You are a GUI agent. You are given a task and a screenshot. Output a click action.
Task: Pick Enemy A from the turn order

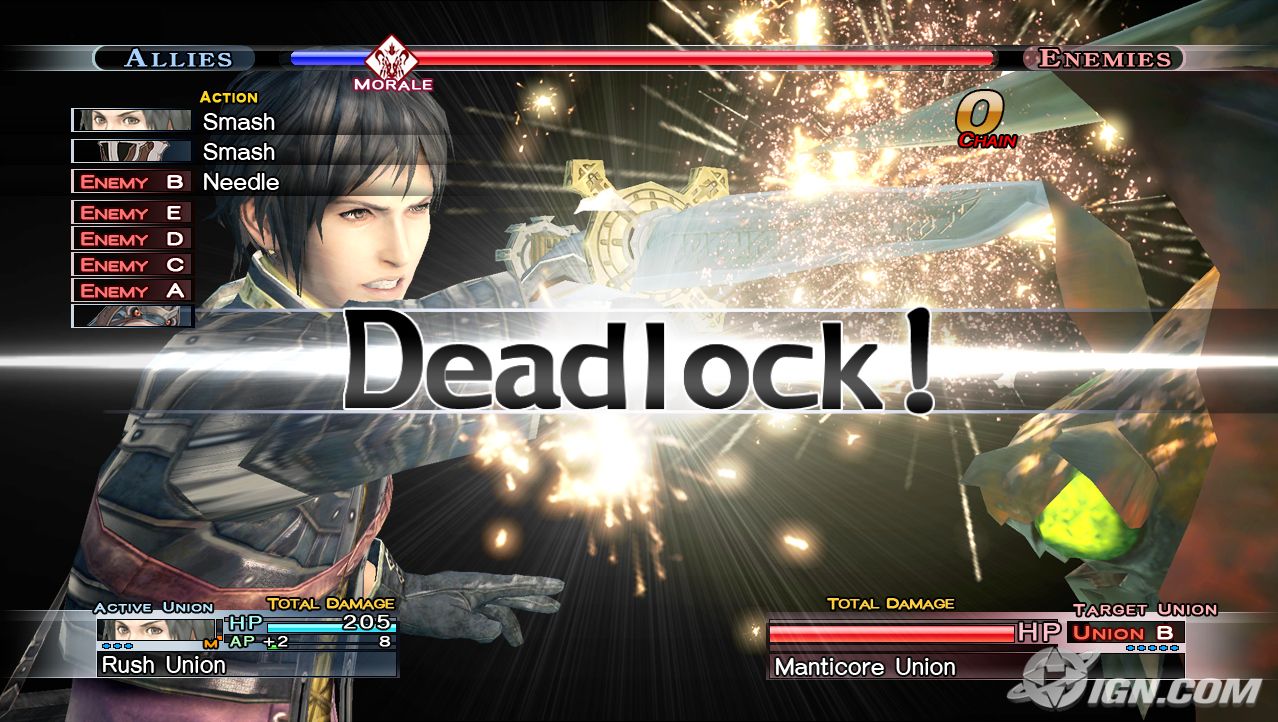pyautogui.click(x=132, y=291)
